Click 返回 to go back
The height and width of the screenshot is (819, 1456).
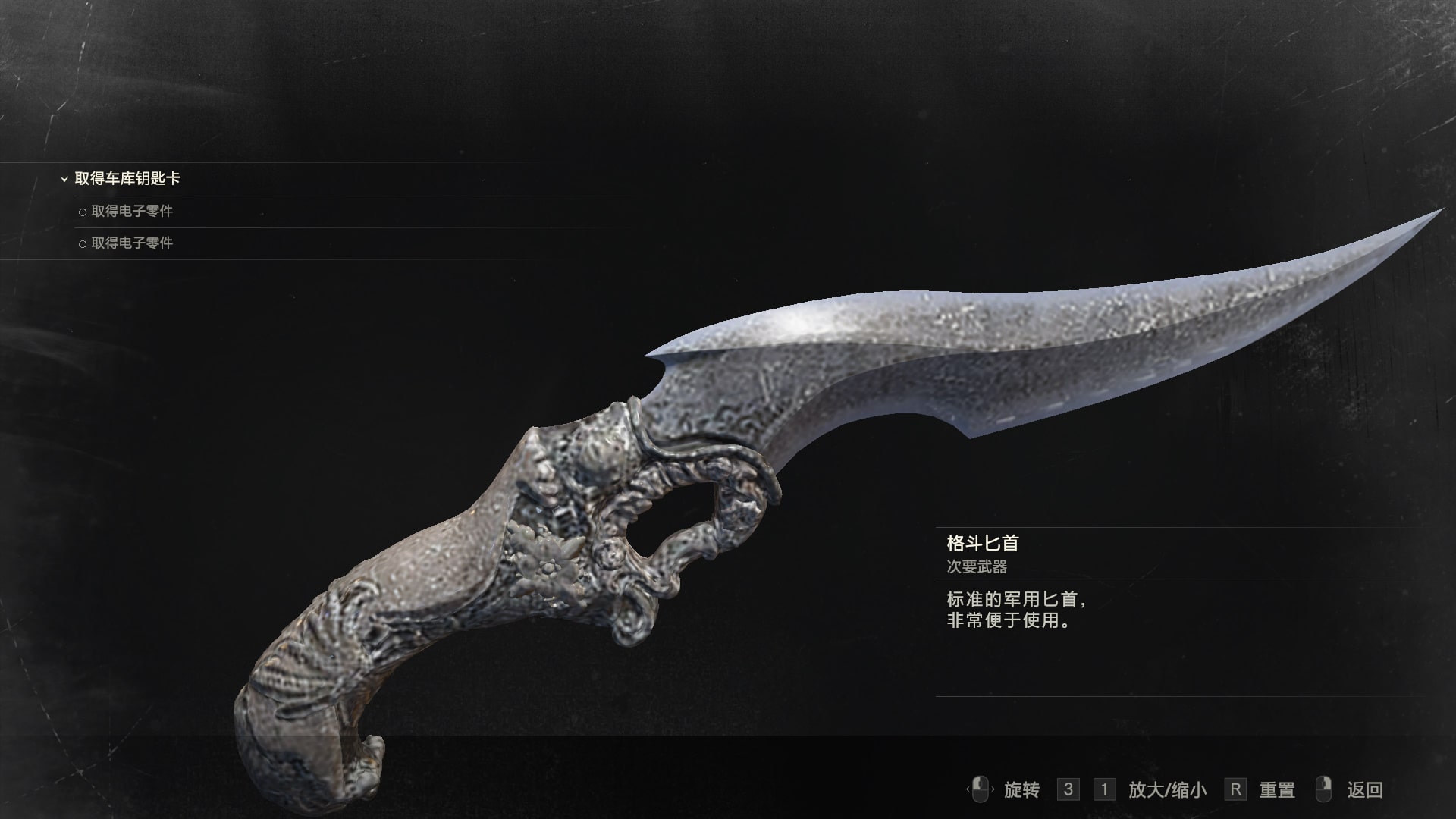(x=1364, y=790)
